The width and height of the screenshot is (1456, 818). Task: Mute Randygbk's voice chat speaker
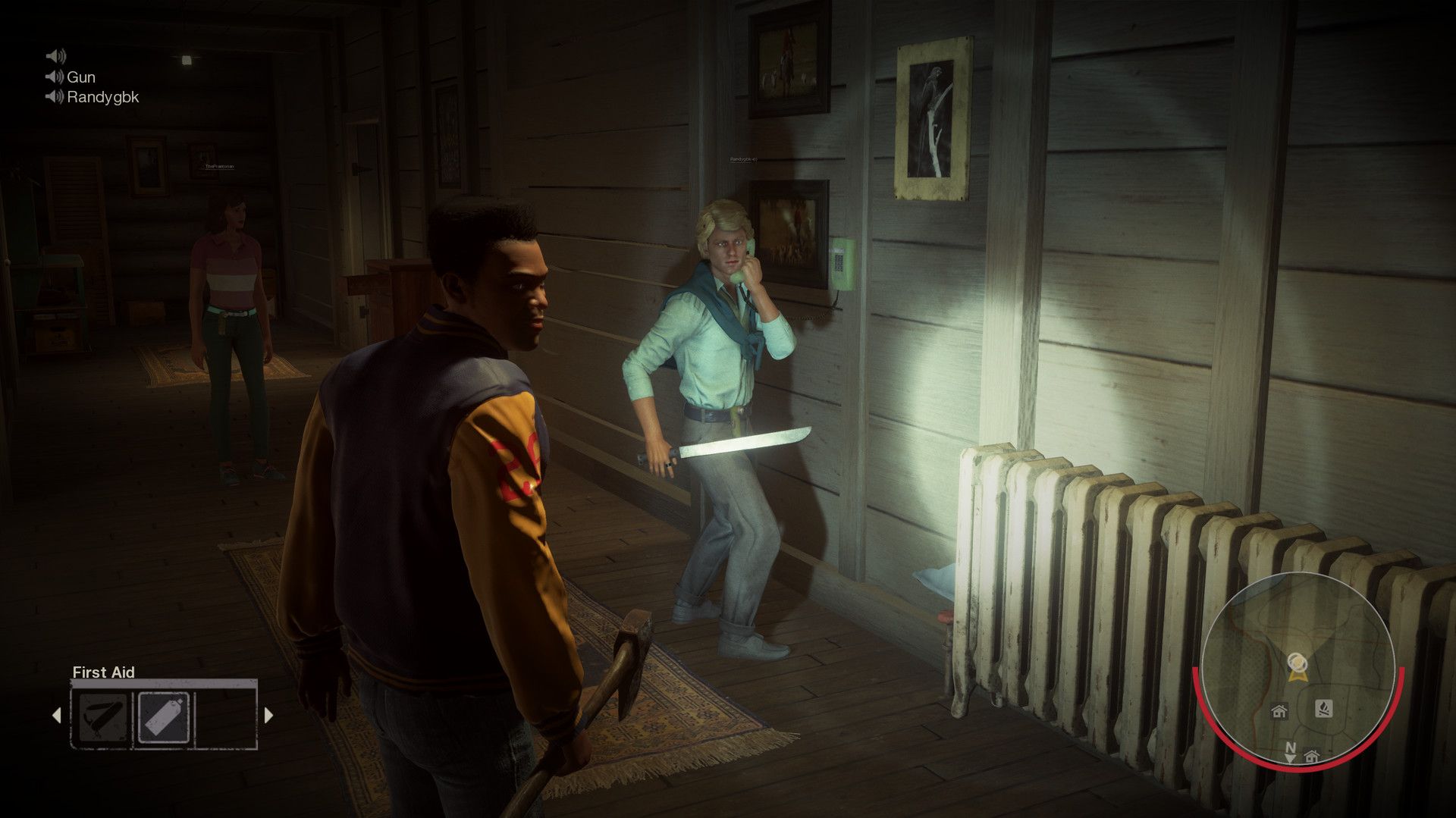pos(54,98)
